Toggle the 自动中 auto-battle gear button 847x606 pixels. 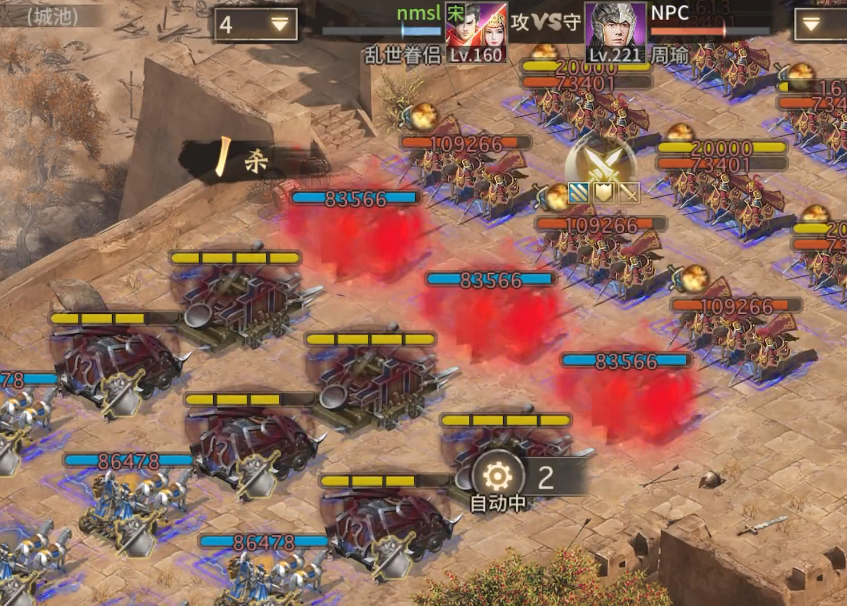click(x=498, y=474)
